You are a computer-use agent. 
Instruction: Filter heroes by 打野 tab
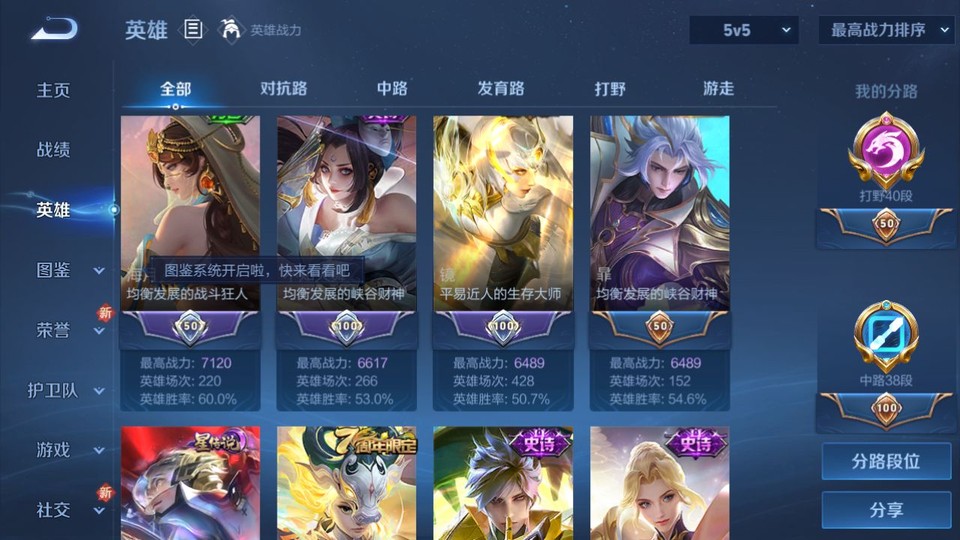coord(610,89)
